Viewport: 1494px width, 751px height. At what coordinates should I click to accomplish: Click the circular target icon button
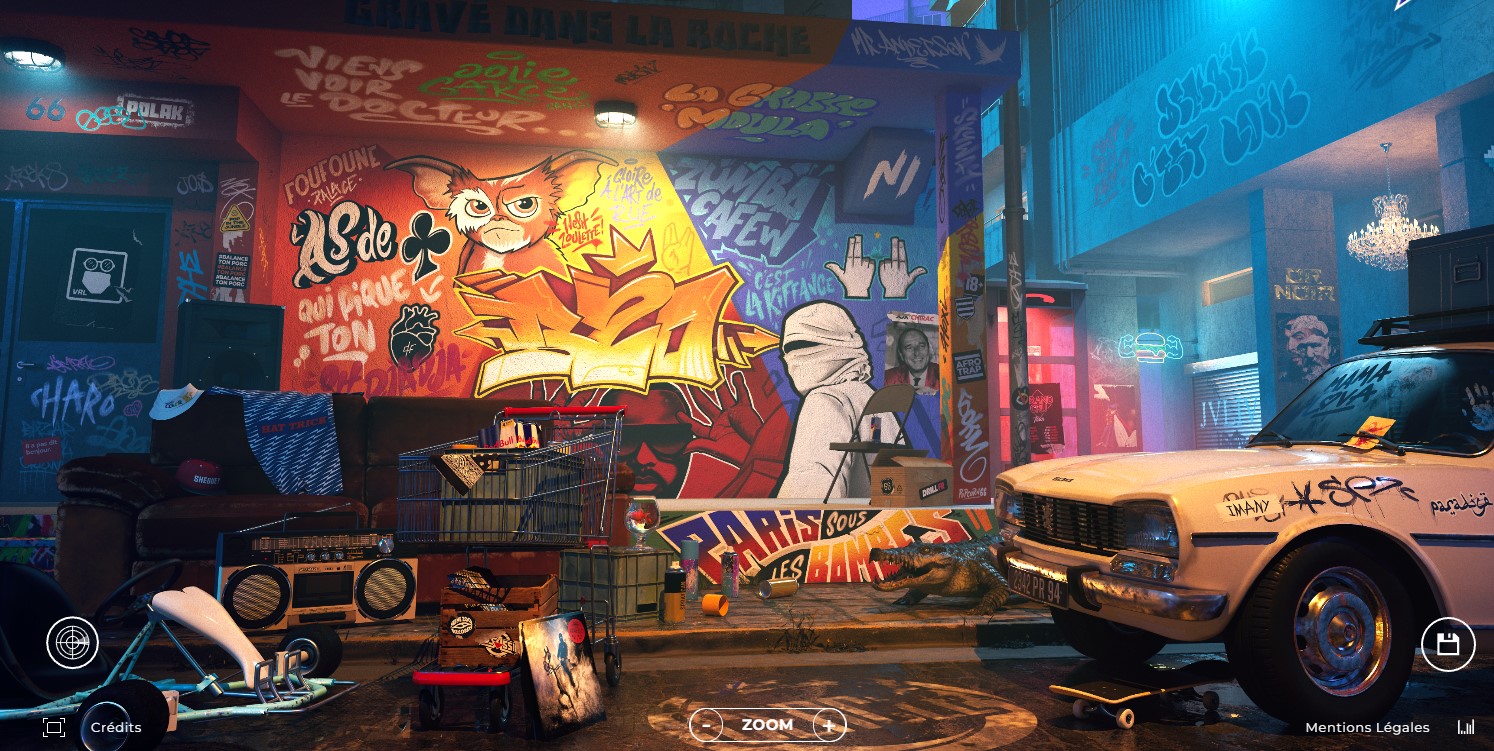[x=72, y=643]
